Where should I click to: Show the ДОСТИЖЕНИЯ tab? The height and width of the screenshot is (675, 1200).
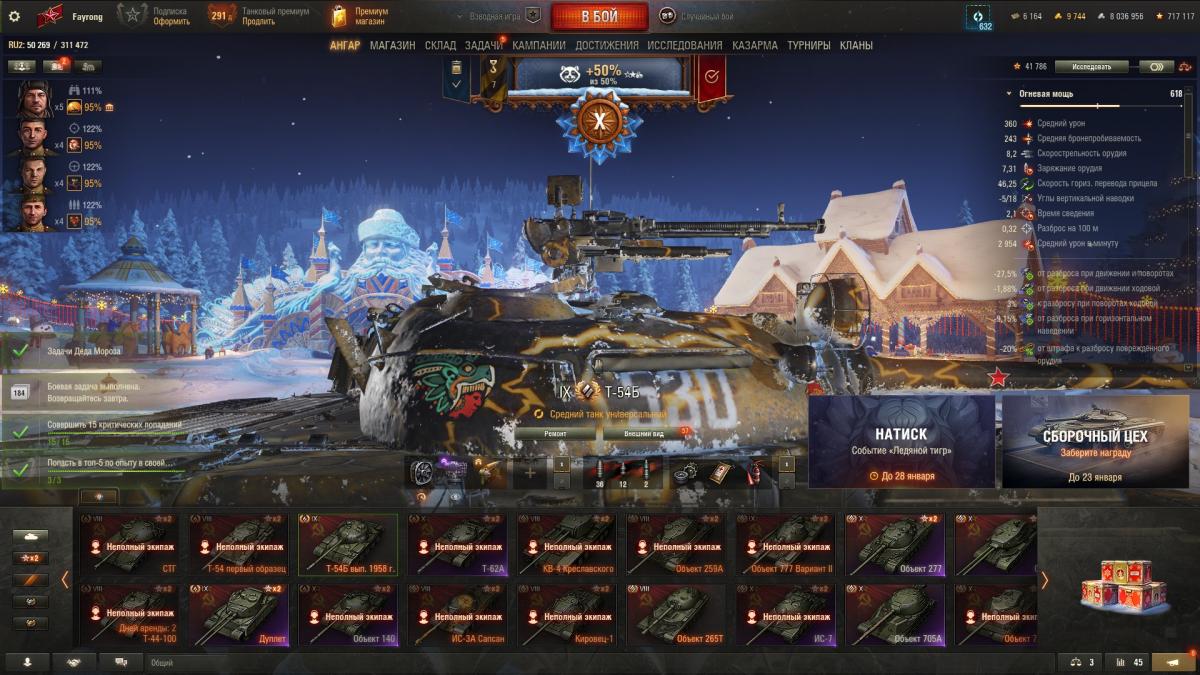606,45
